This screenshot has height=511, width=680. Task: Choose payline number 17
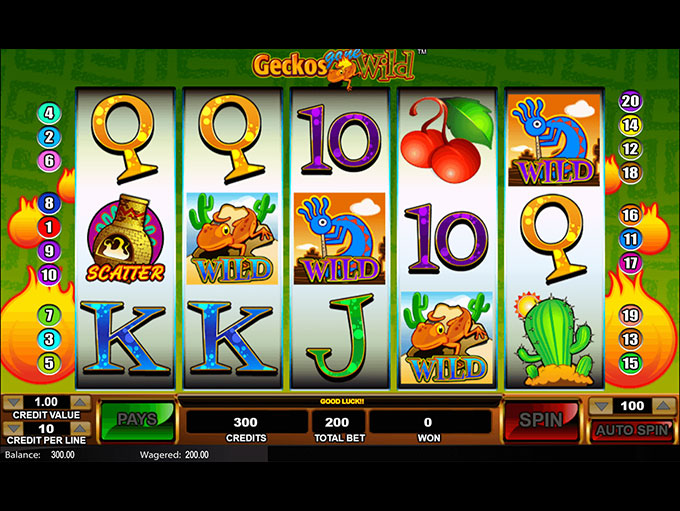tap(630, 263)
